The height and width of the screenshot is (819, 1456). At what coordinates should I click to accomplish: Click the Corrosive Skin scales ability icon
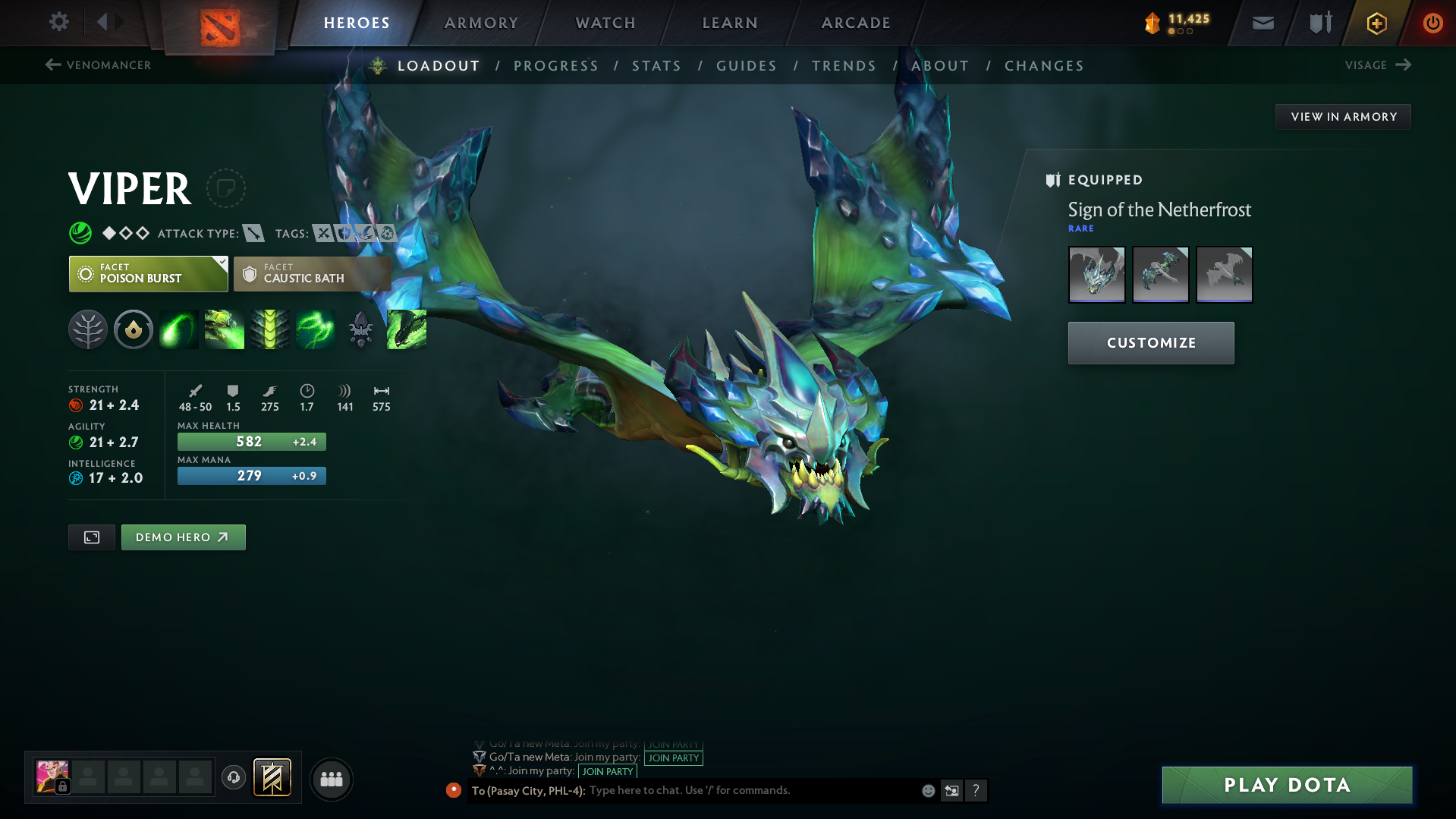[x=269, y=329]
